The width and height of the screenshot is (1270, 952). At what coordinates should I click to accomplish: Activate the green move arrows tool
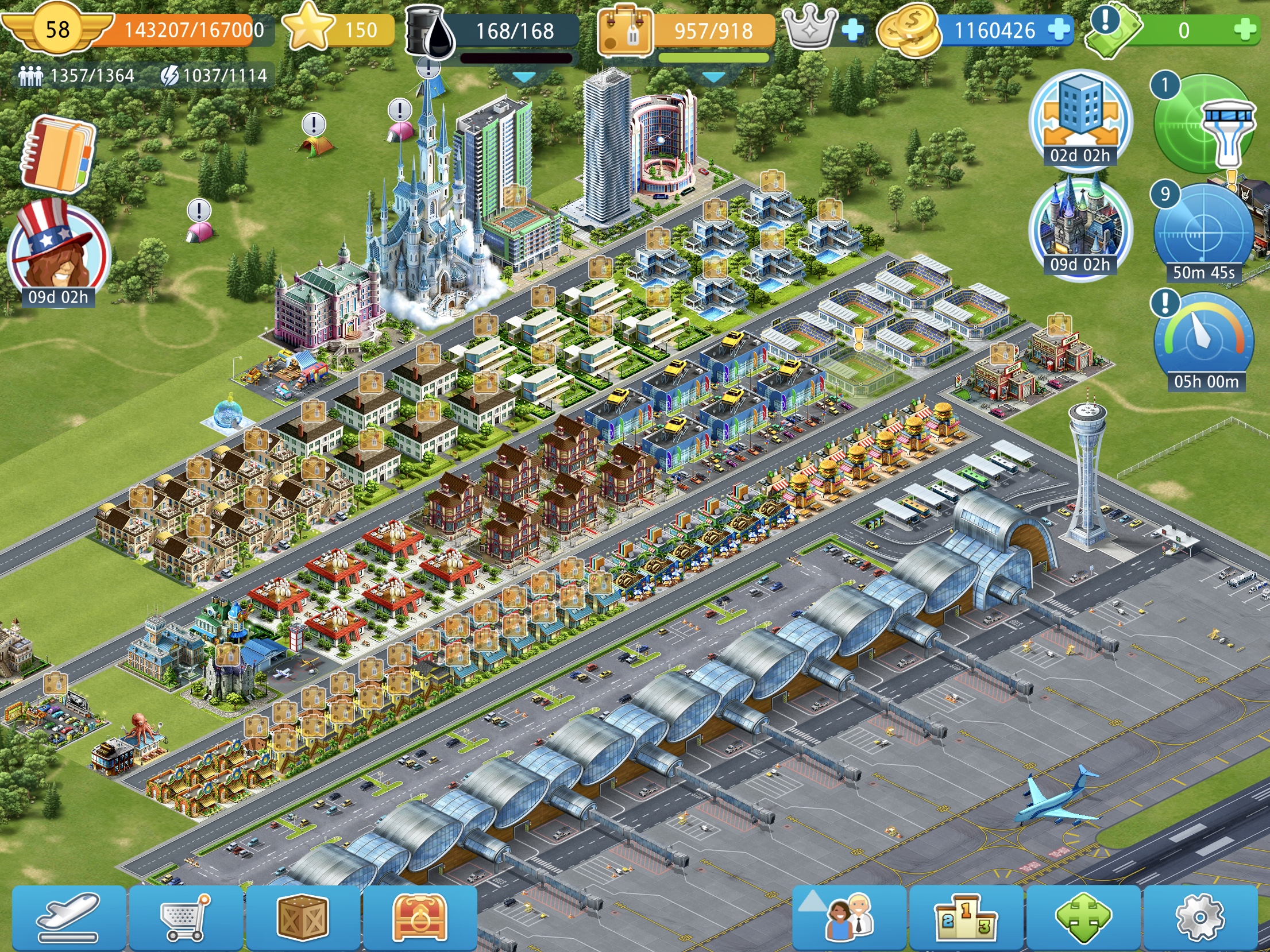1083,917
